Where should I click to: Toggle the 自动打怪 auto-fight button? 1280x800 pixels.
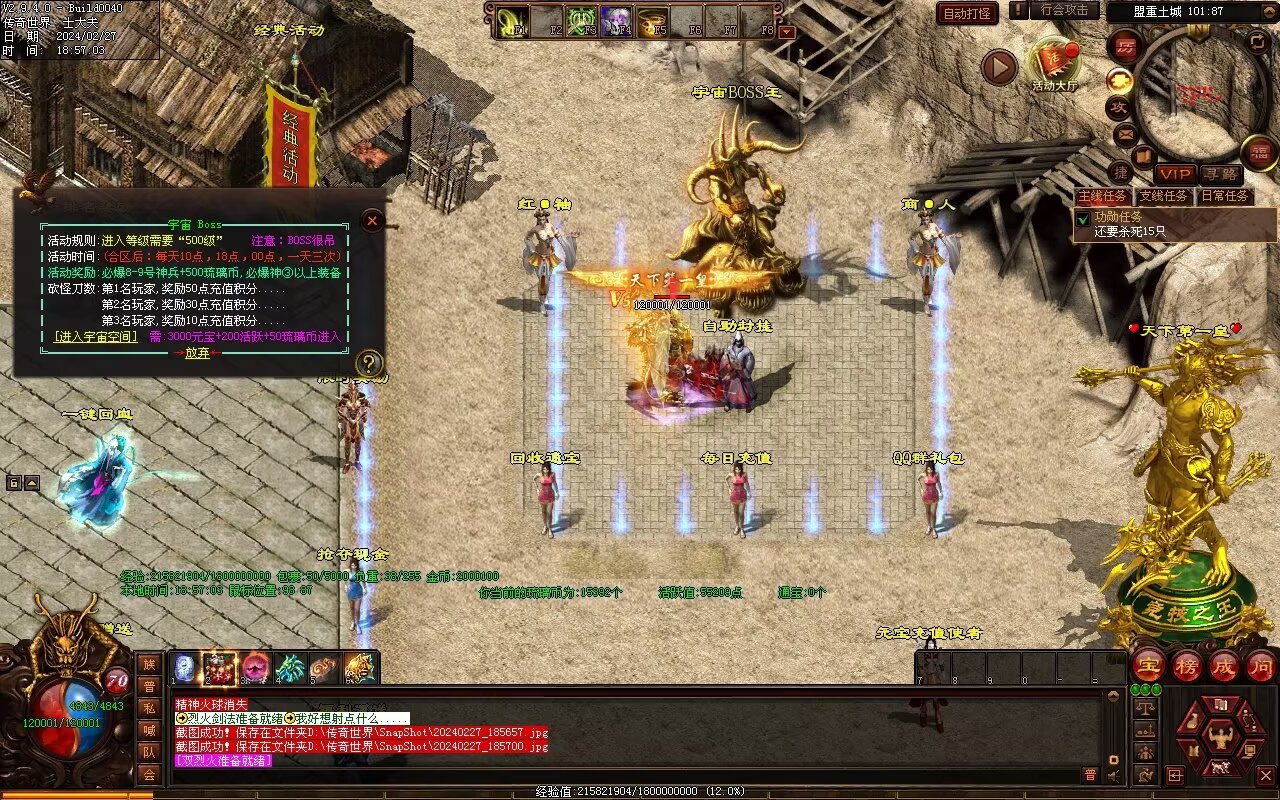pyautogui.click(x=967, y=14)
